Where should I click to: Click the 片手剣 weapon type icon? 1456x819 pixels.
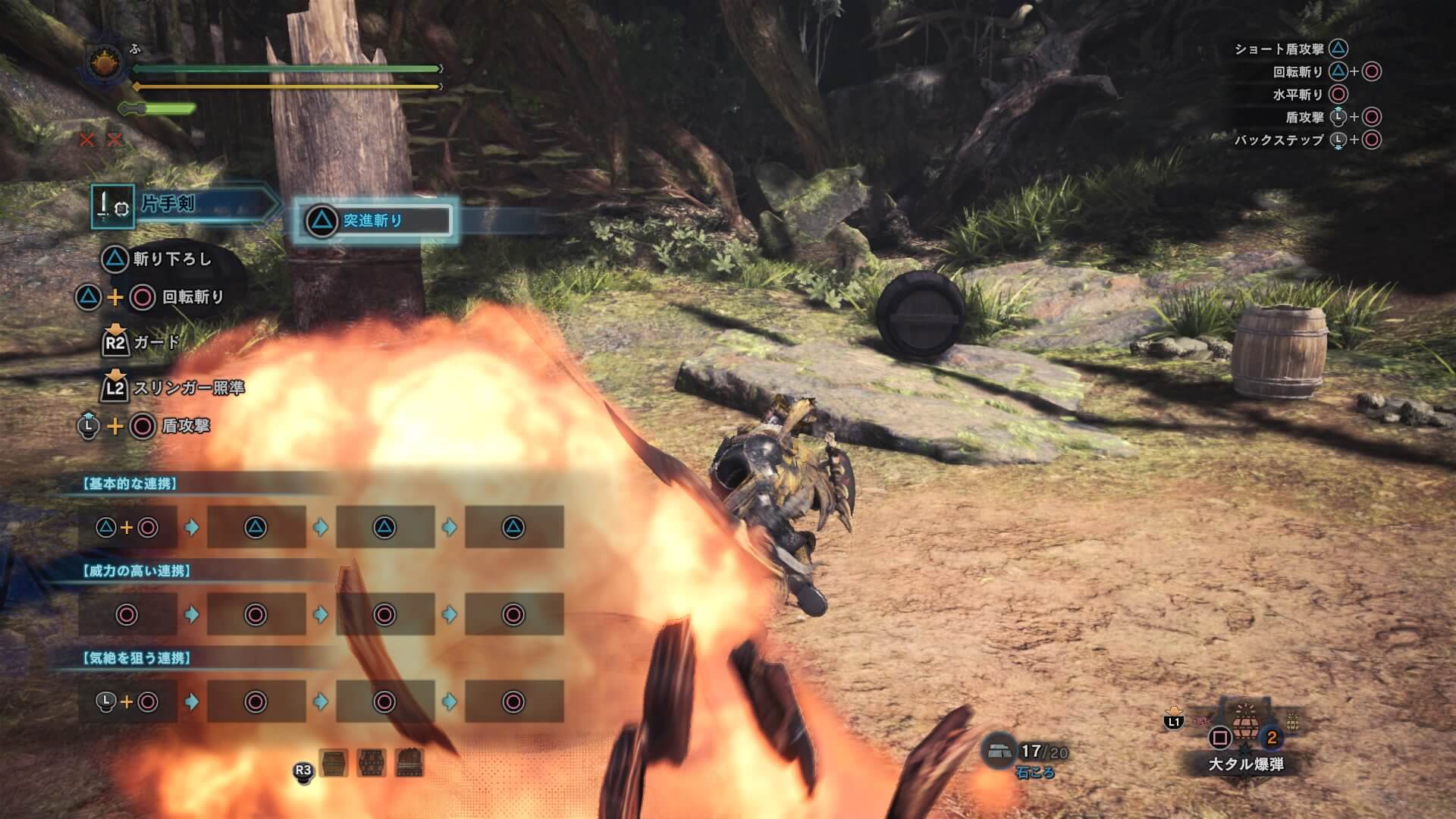(x=112, y=206)
